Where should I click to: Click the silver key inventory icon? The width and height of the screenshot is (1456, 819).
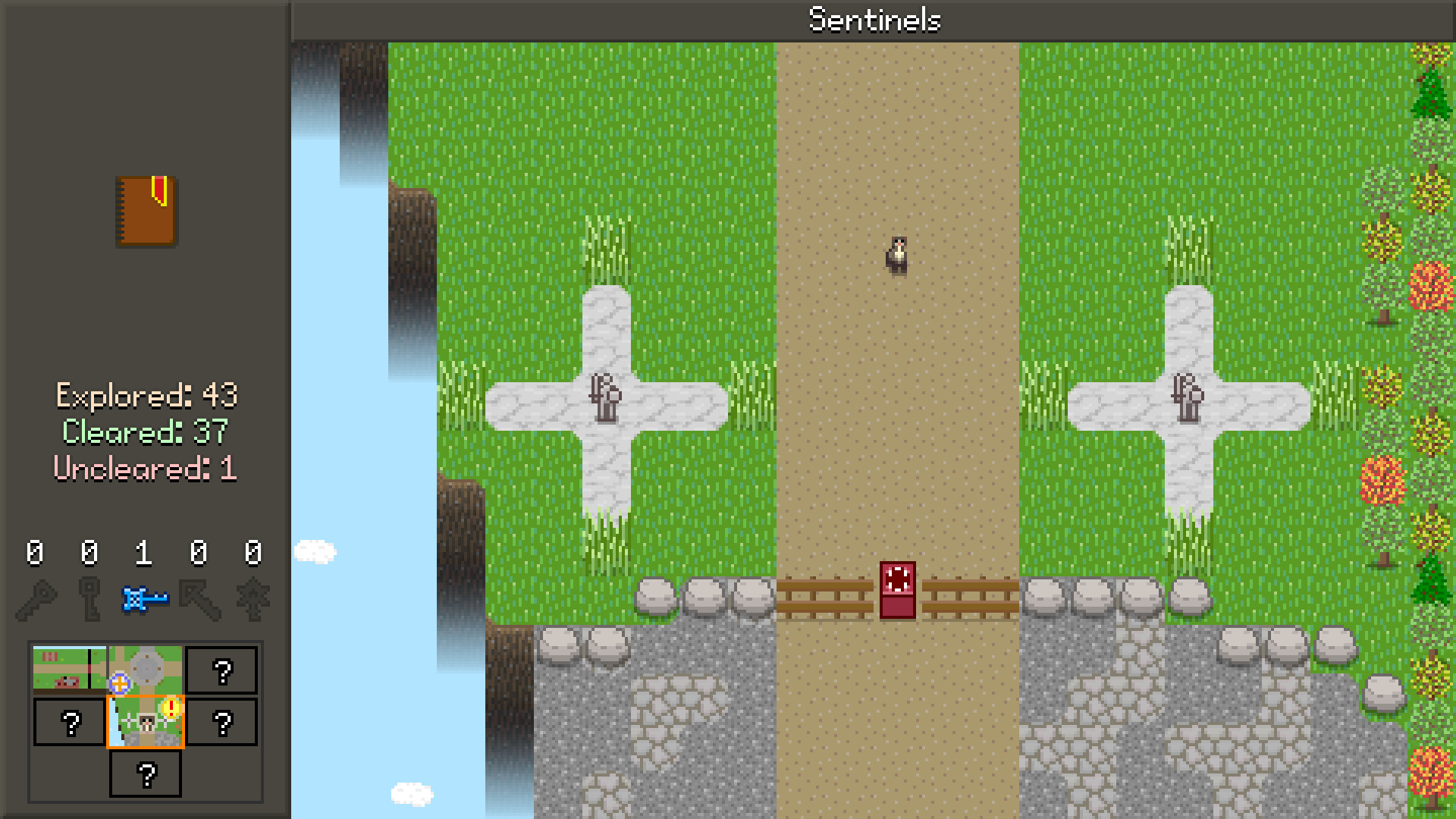coord(89,599)
